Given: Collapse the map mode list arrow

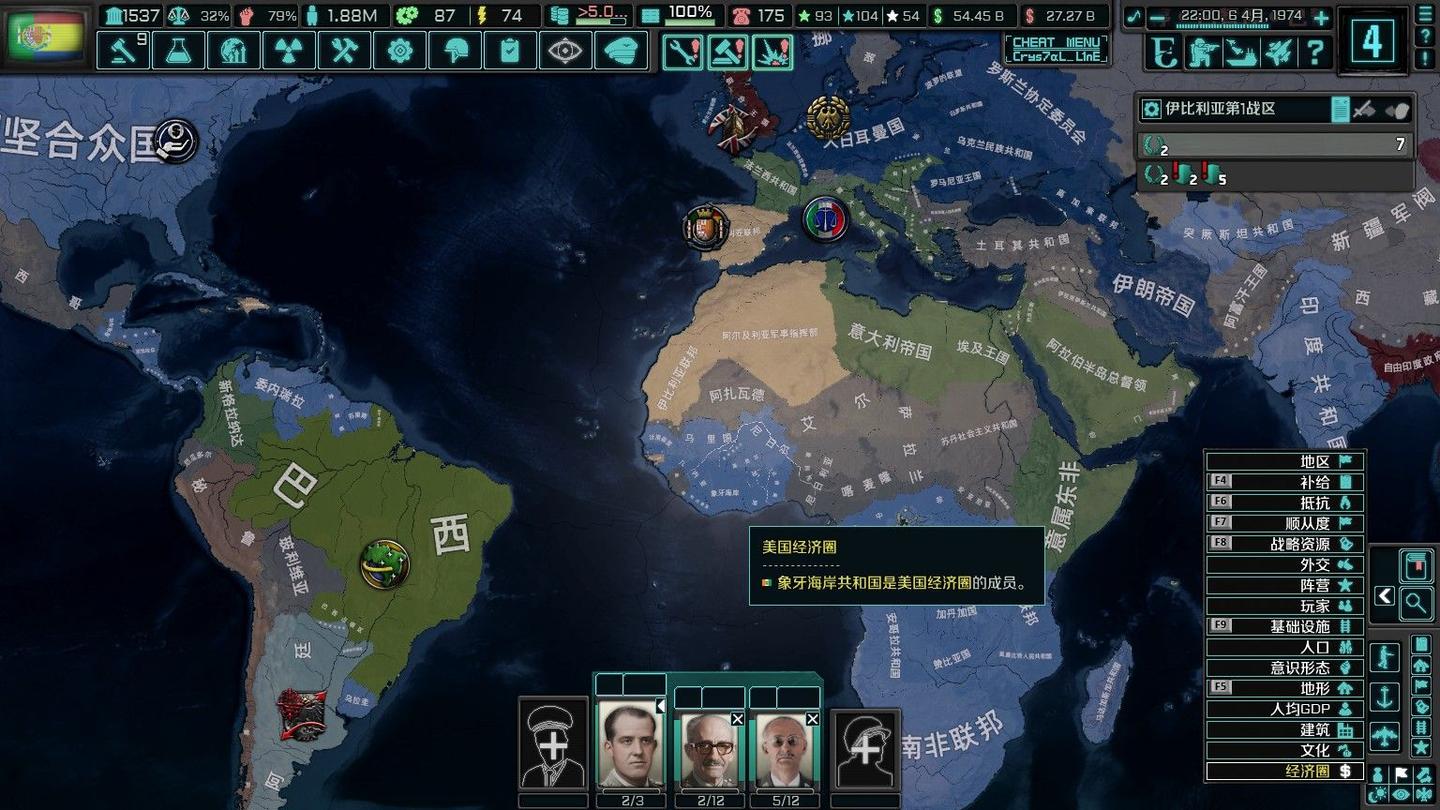Looking at the screenshot, I should tap(1385, 596).
